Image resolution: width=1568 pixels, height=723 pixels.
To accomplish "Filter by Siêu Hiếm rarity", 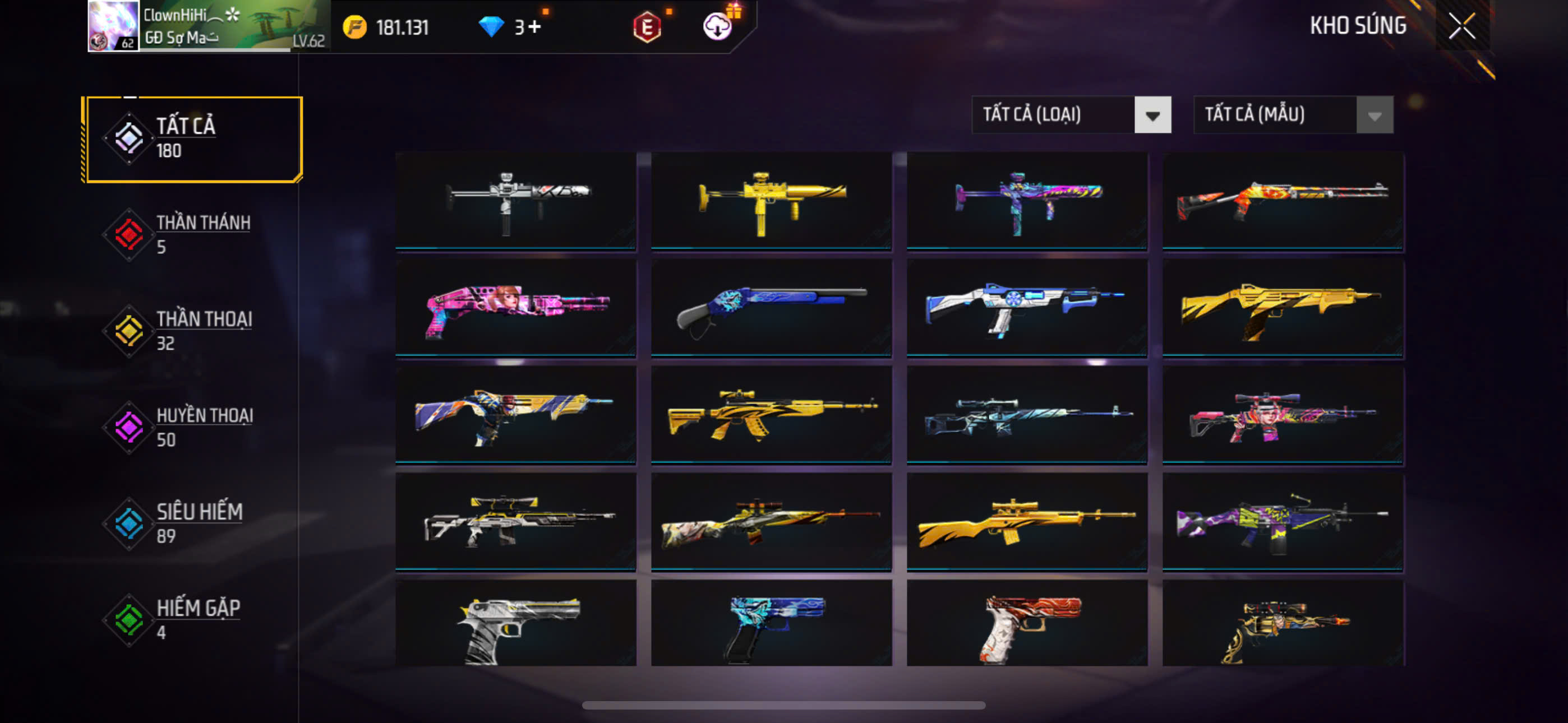I will pos(193,523).
